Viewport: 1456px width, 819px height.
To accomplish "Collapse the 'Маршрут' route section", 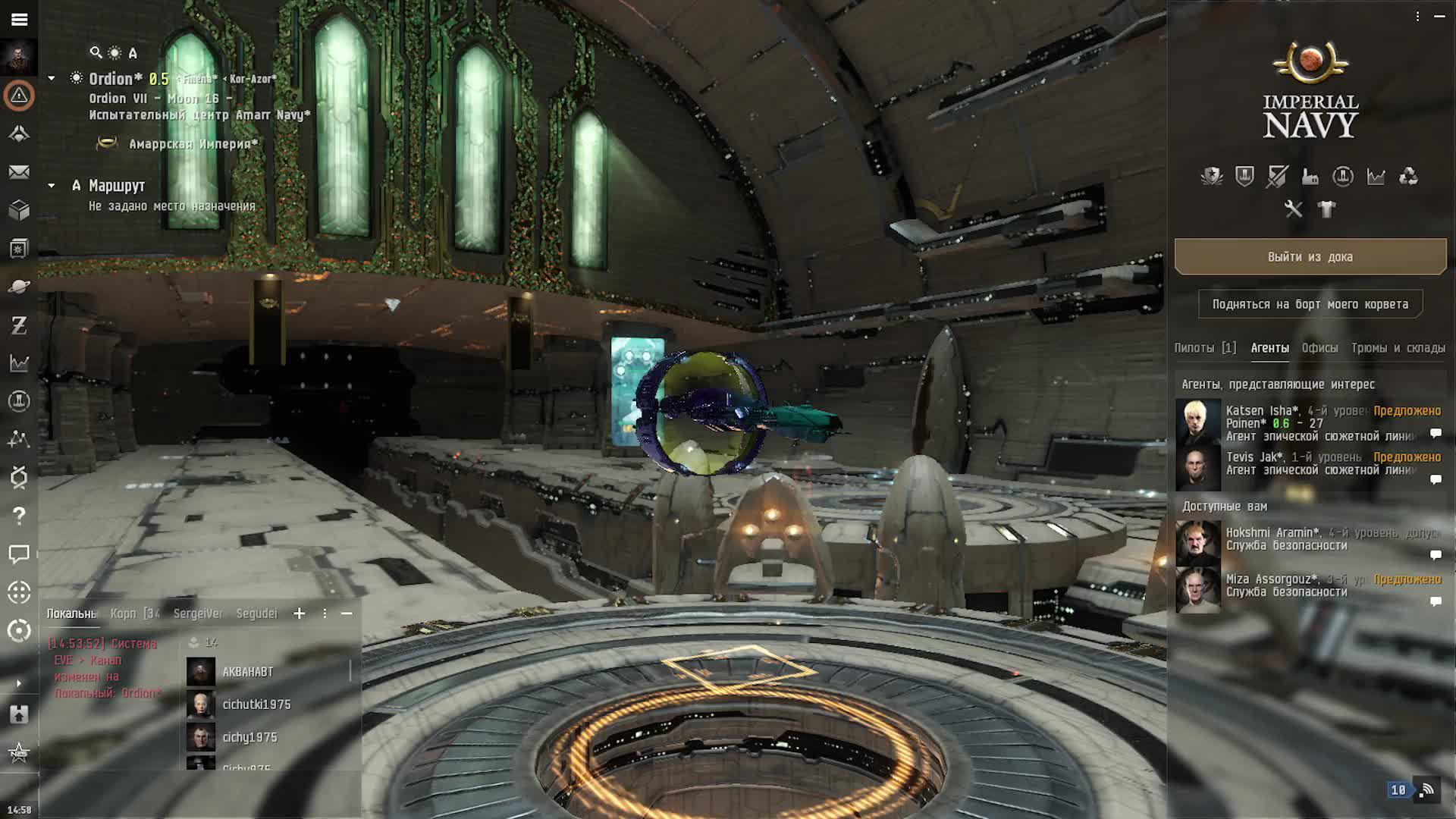I will [52, 186].
